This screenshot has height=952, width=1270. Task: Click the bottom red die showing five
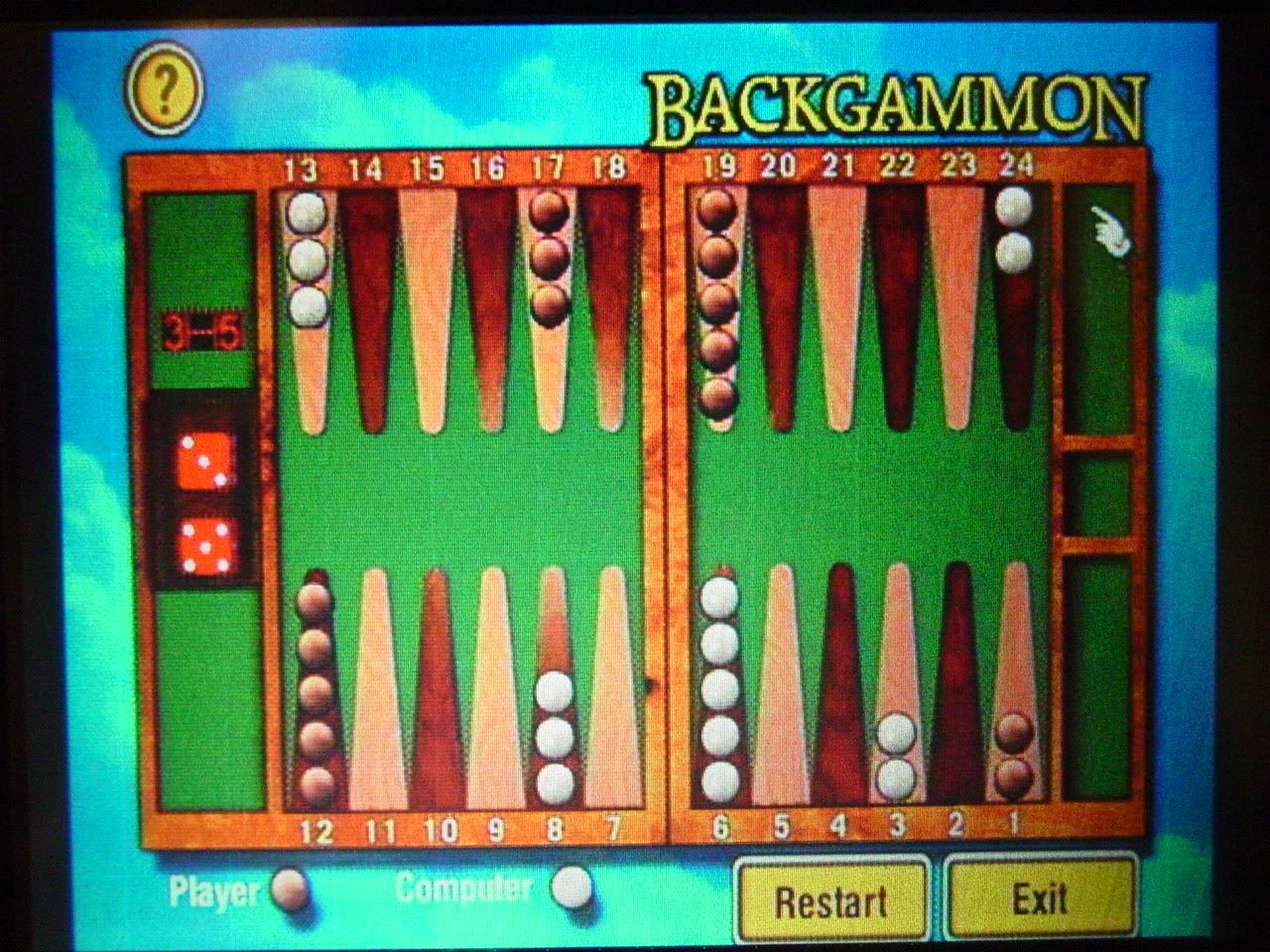click(206, 547)
